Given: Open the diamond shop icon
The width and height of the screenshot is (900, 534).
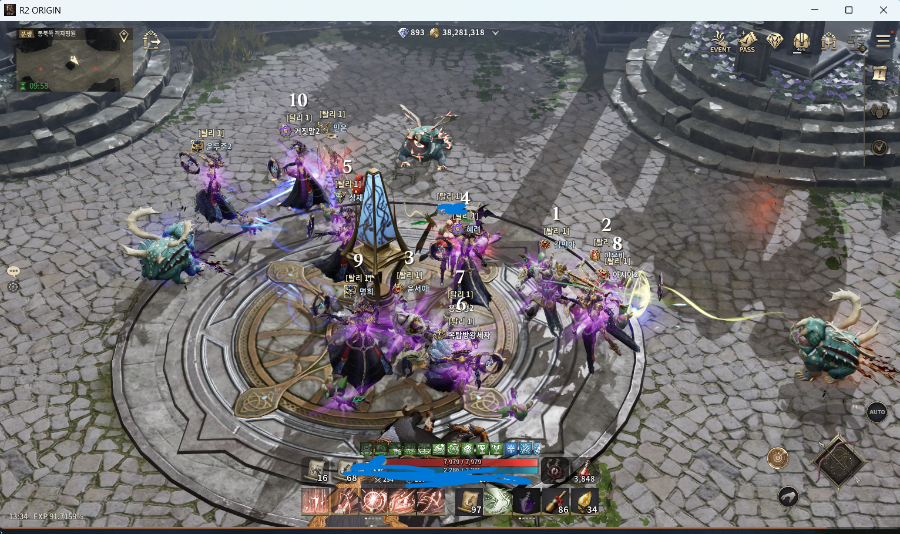Looking at the screenshot, I should click(x=774, y=41).
